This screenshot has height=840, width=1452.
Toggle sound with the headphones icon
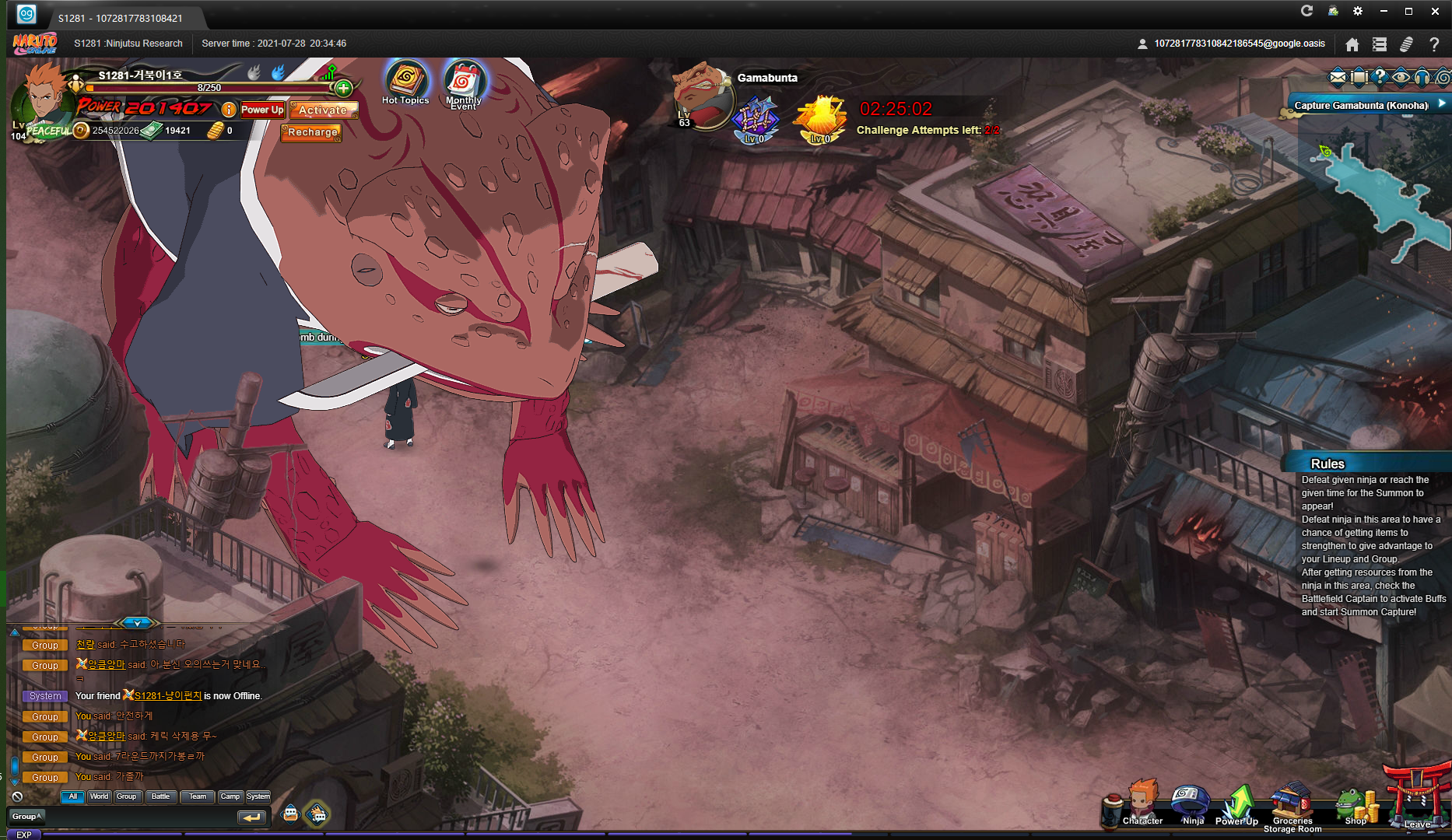1422,76
